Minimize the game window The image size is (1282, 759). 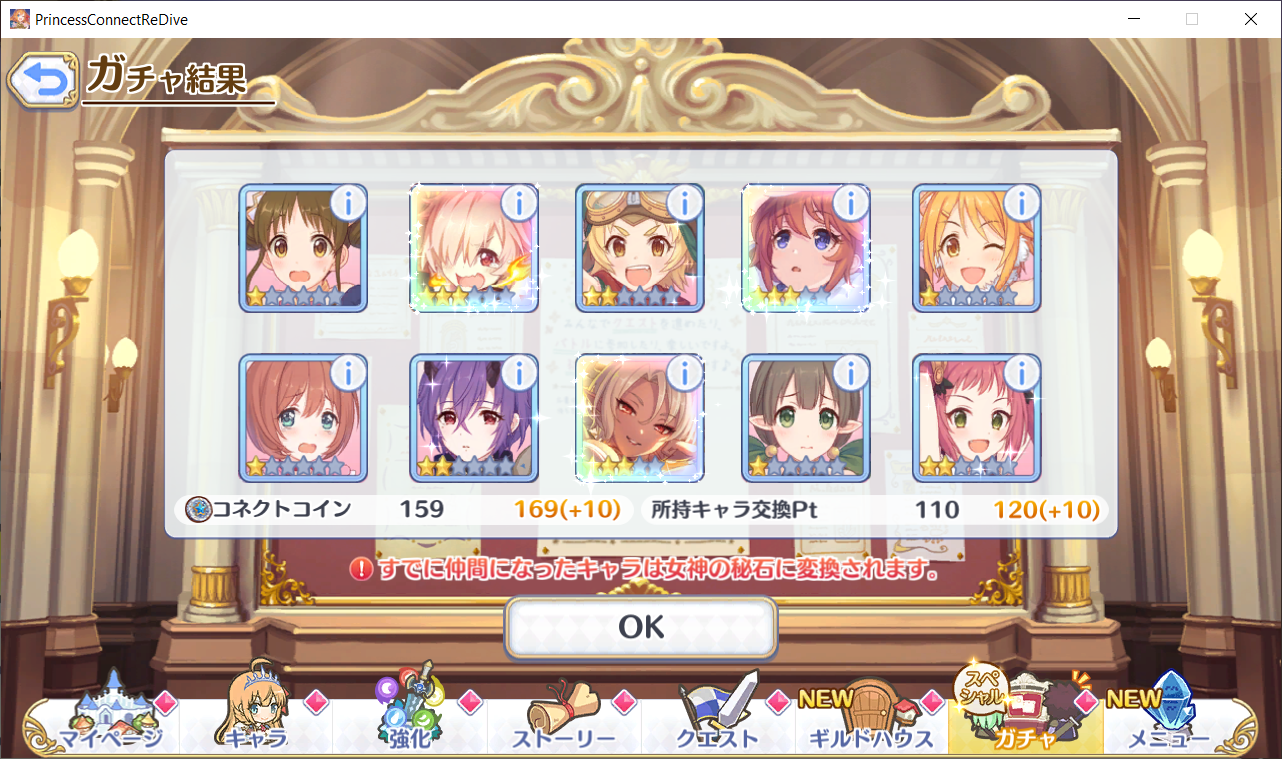pyautogui.click(x=1133, y=19)
